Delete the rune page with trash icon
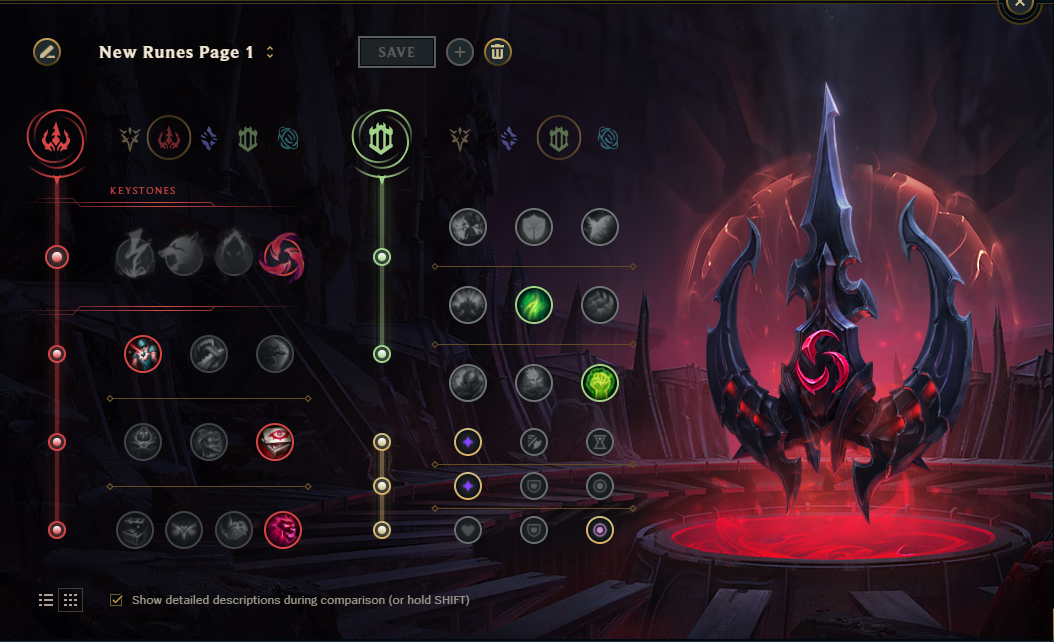1054x642 pixels. click(497, 52)
